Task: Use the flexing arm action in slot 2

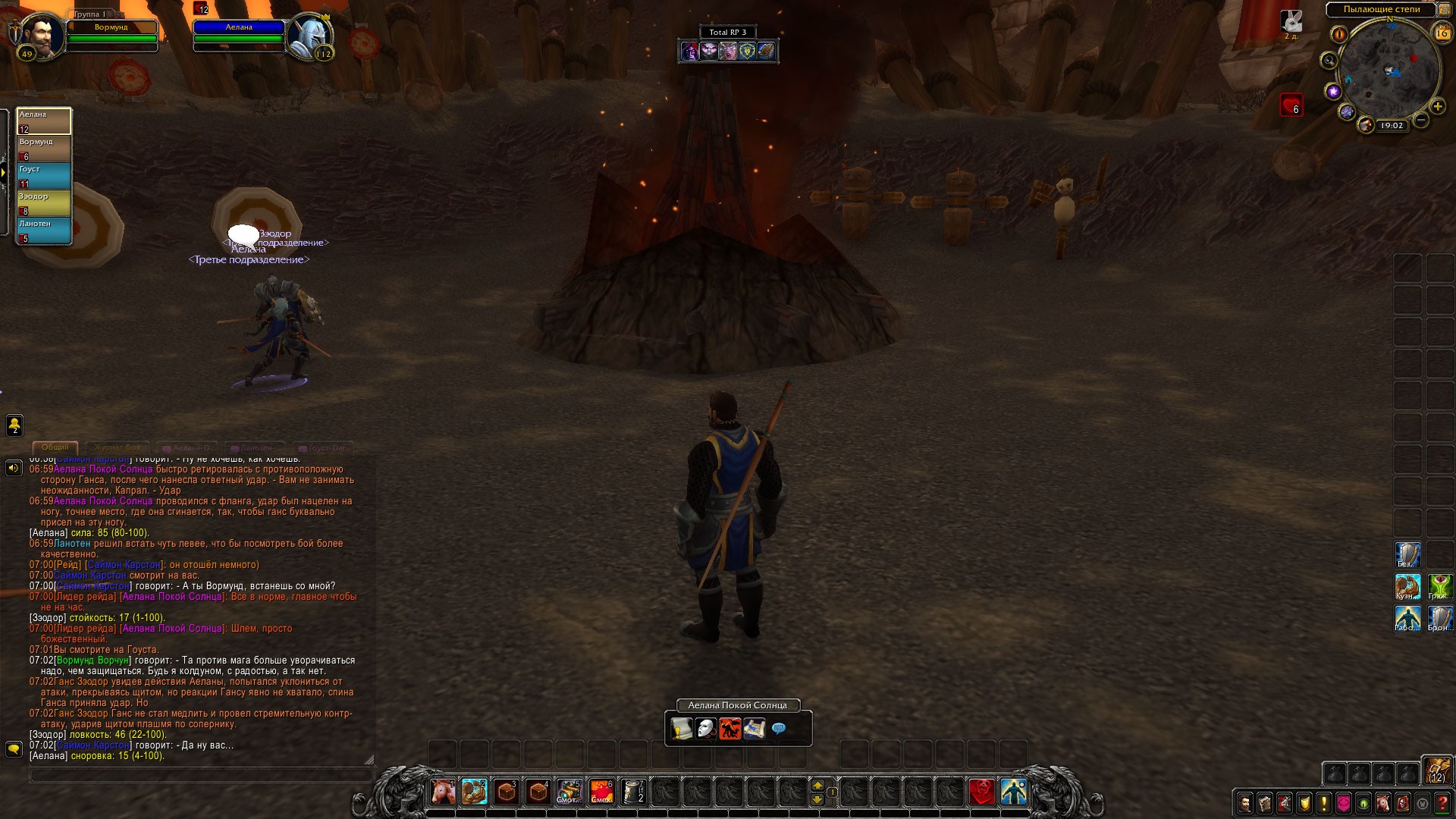Action: (475, 792)
